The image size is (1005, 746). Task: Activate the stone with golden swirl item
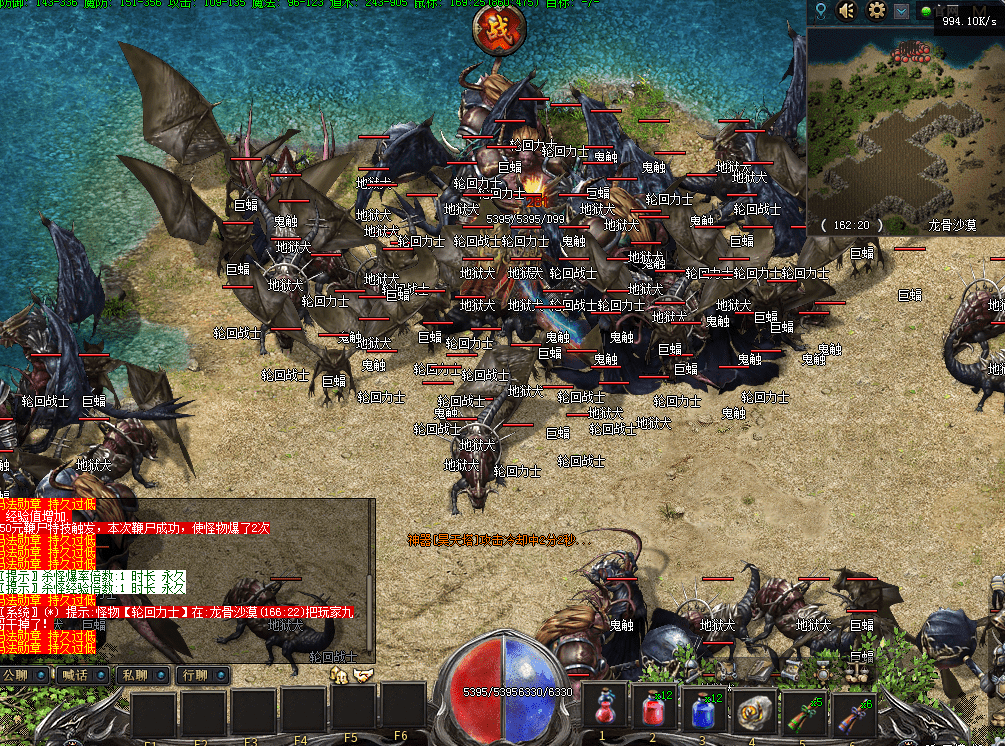tap(755, 711)
